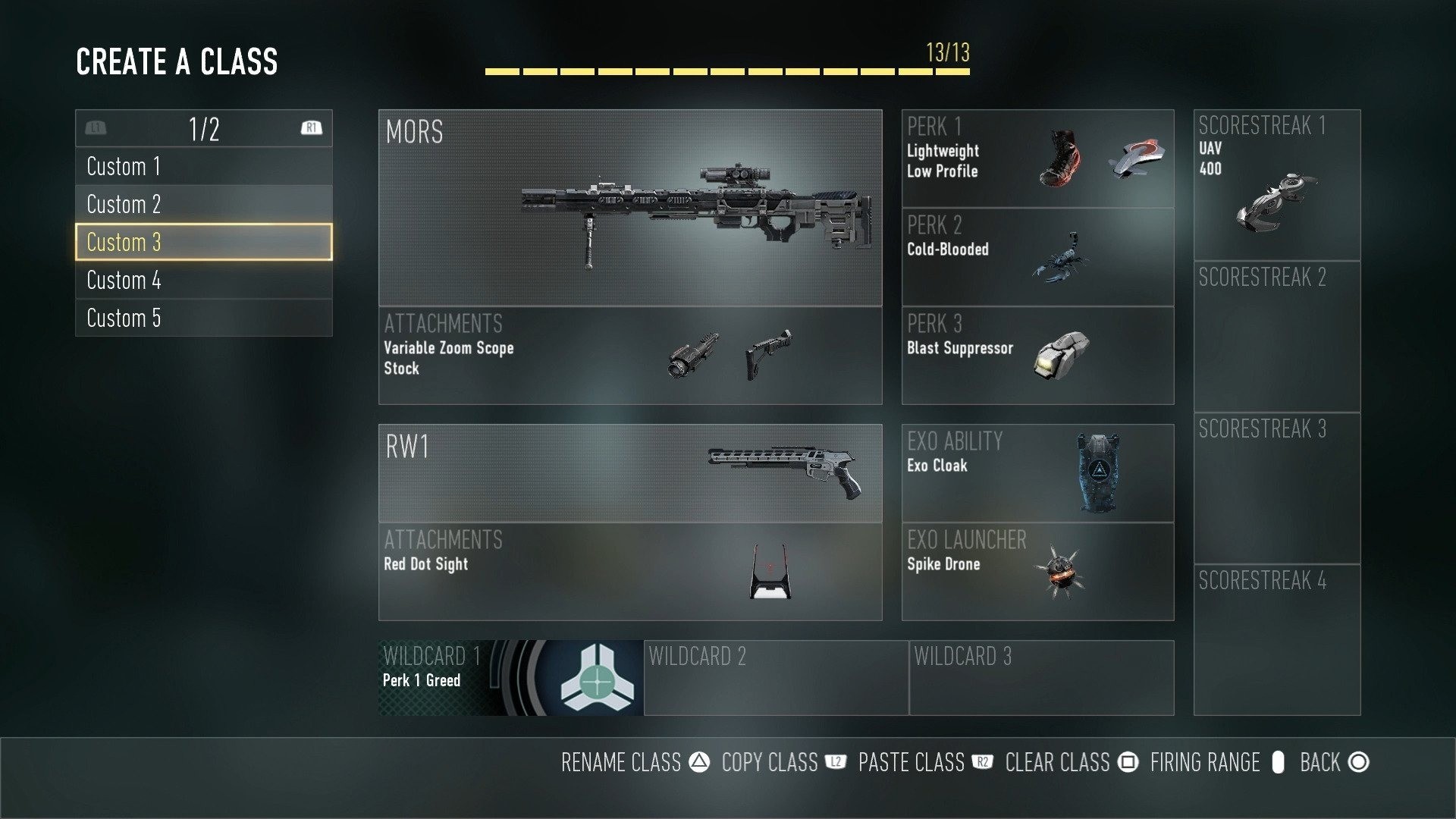Screen dimensions: 1456x819
Task: Click the Firing Range option
Action: [1204, 763]
